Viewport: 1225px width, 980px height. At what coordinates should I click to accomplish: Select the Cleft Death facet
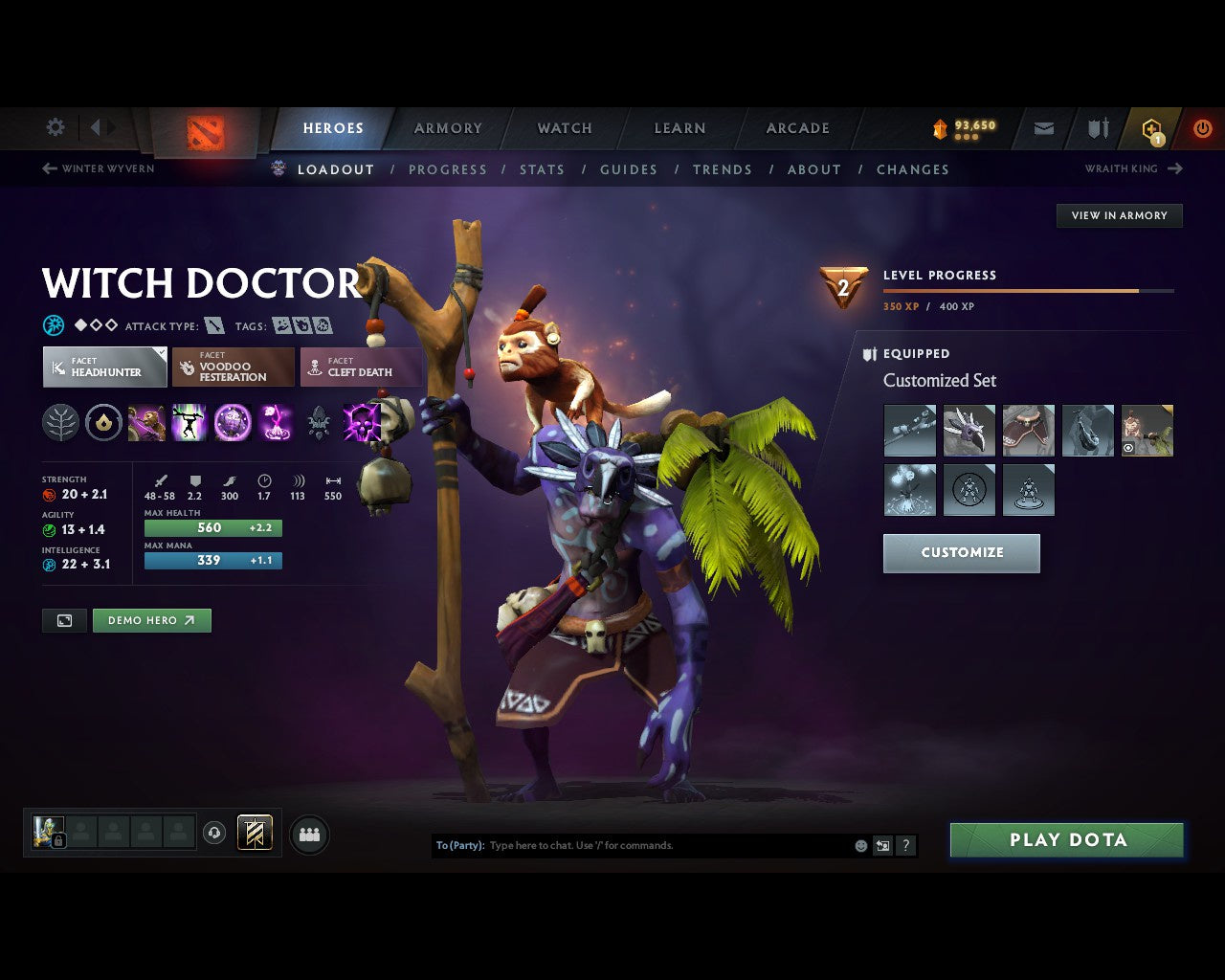[362, 367]
